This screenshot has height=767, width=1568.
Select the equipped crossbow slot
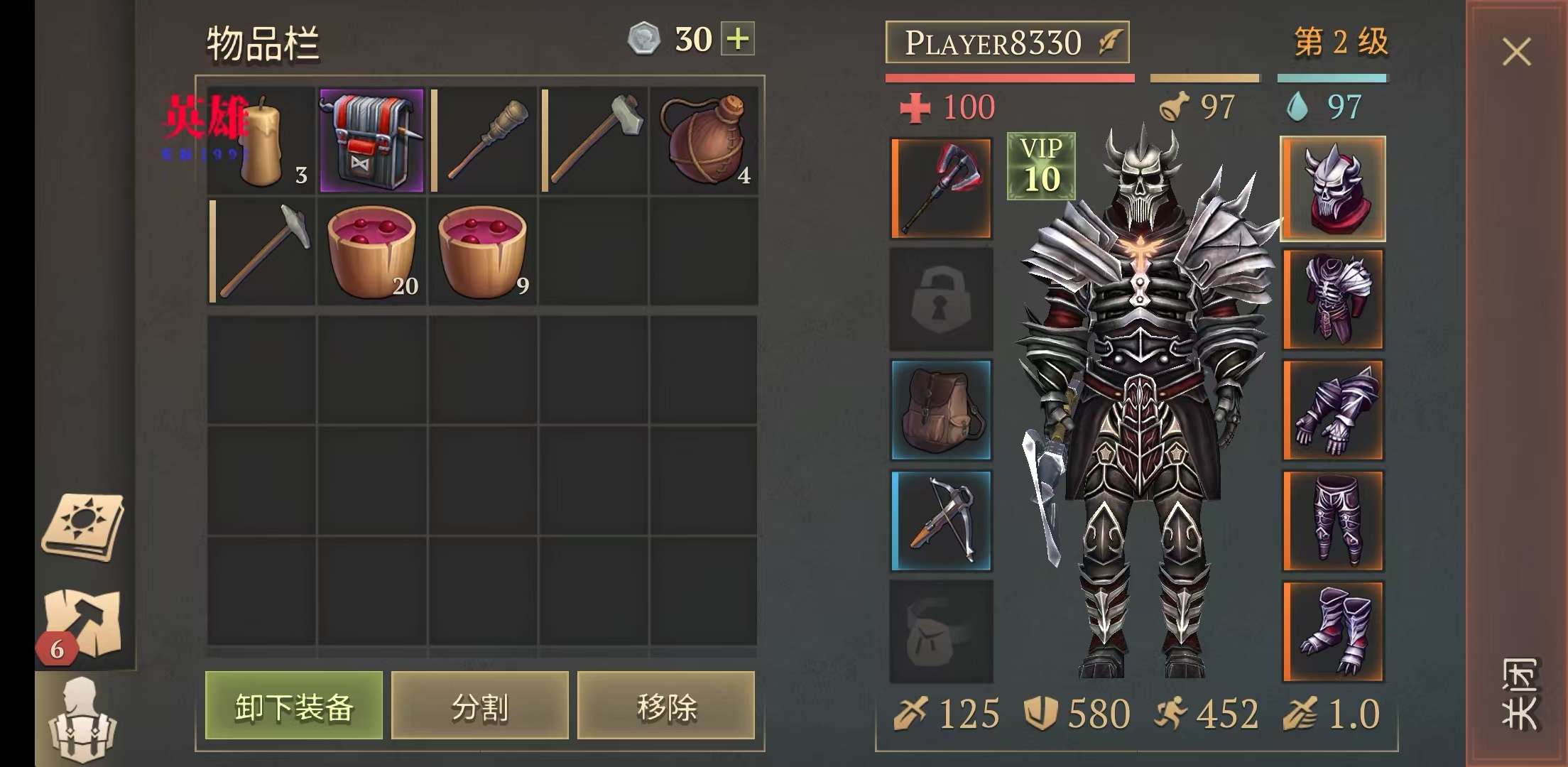coord(942,521)
